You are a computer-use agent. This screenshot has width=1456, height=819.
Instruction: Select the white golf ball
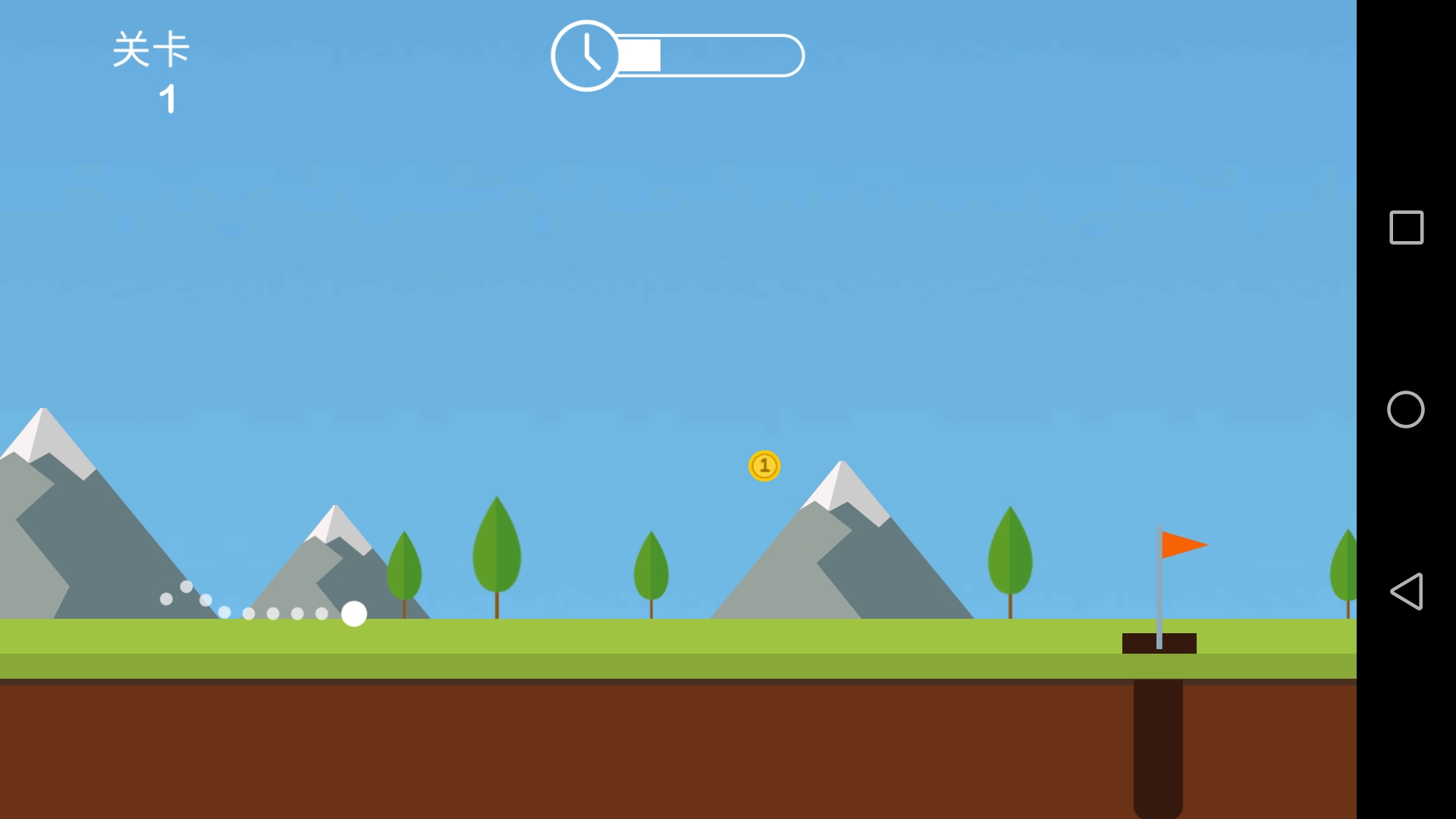[353, 615]
